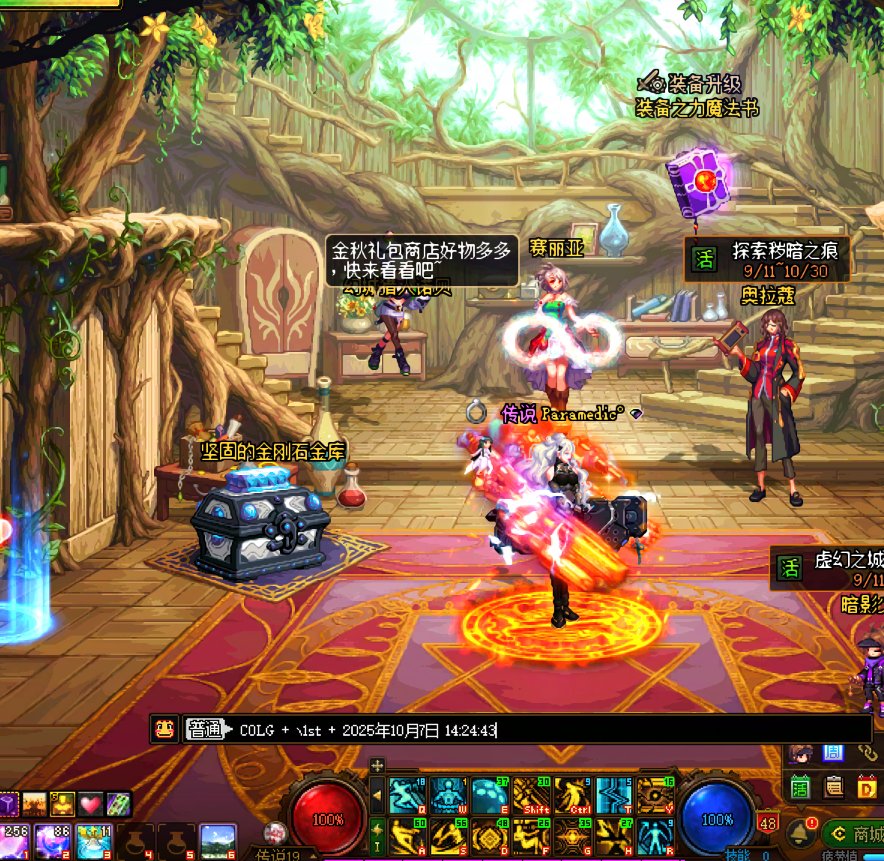This screenshot has width=884, height=861.
Task: Use the Ctrl-bound kick skill
Action: (x=571, y=796)
